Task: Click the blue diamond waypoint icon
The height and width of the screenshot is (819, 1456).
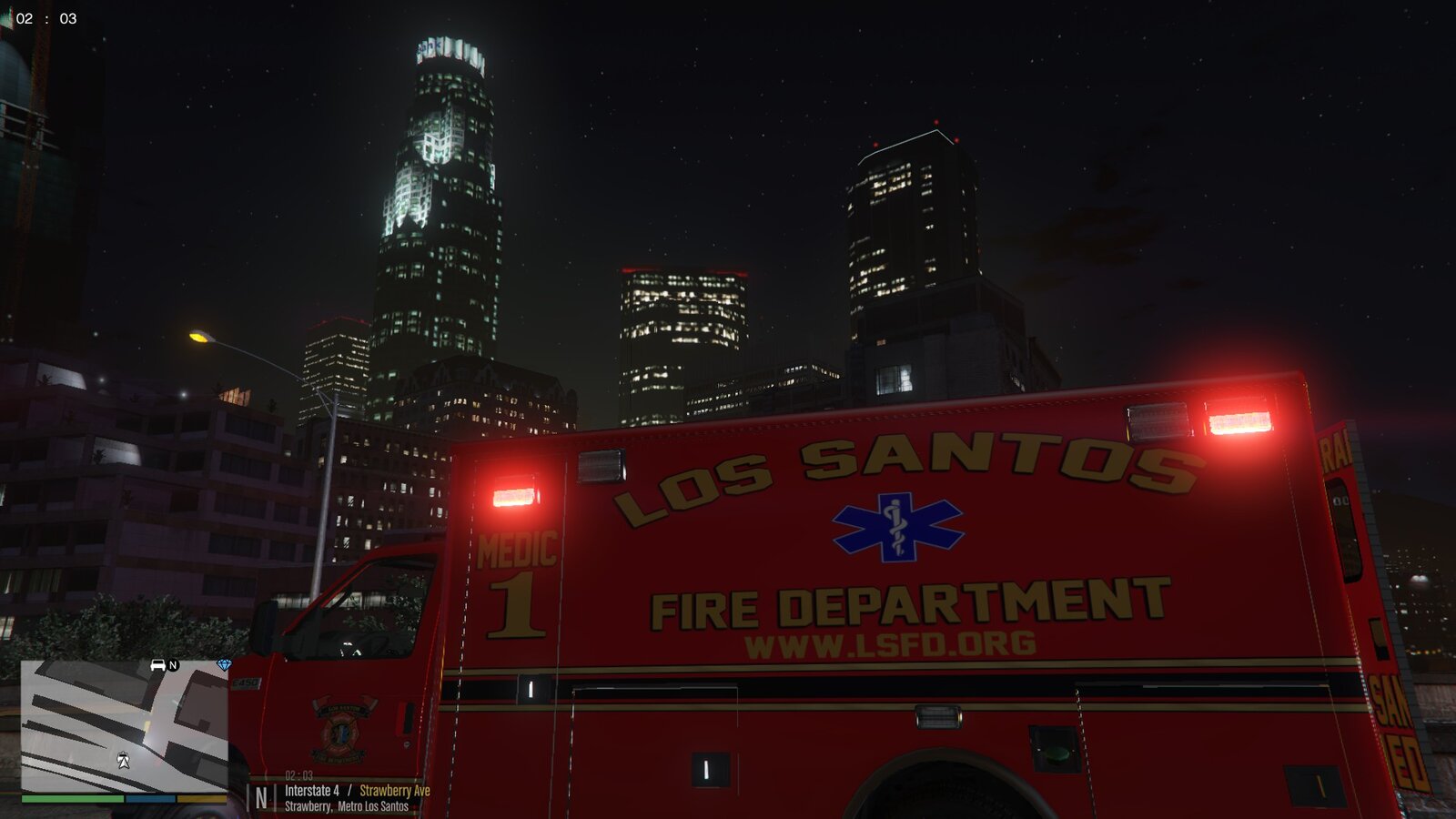Action: (x=224, y=663)
